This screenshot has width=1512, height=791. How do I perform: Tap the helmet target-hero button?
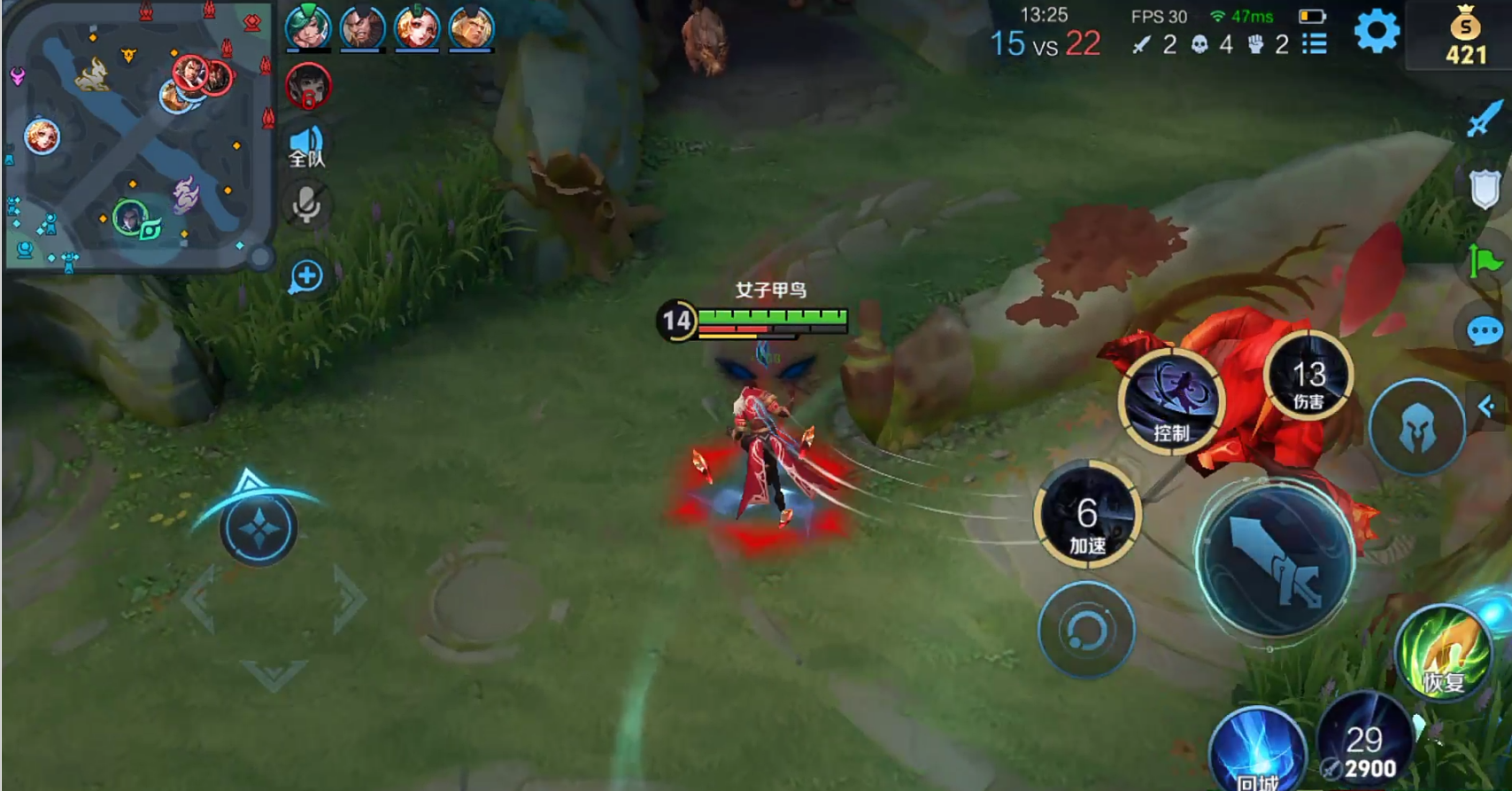coord(1416,428)
